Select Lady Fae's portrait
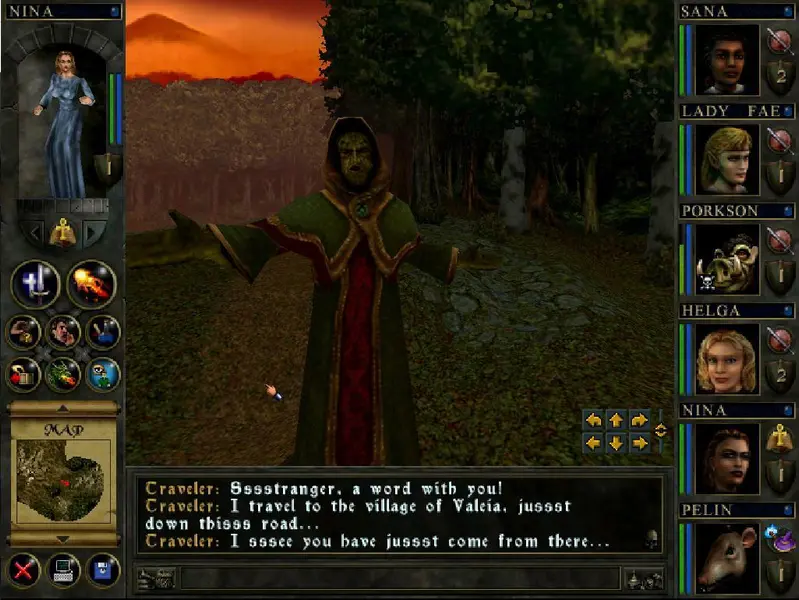 pos(728,159)
